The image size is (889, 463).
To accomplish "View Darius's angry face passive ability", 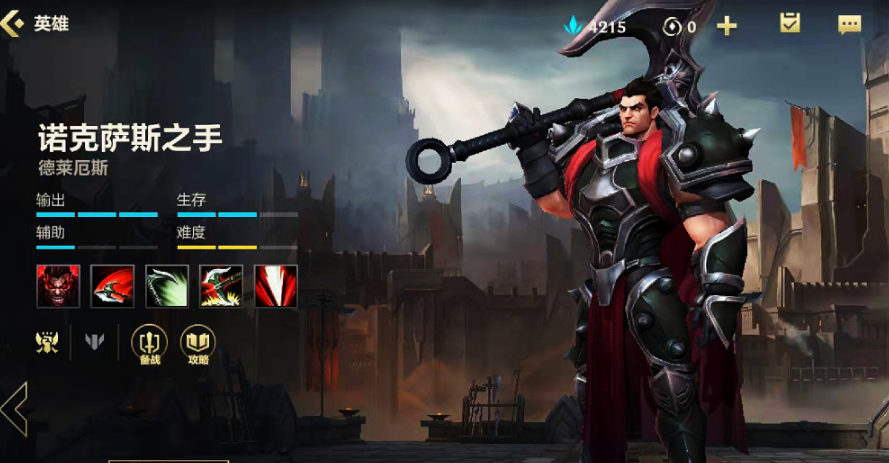I will click(58, 286).
